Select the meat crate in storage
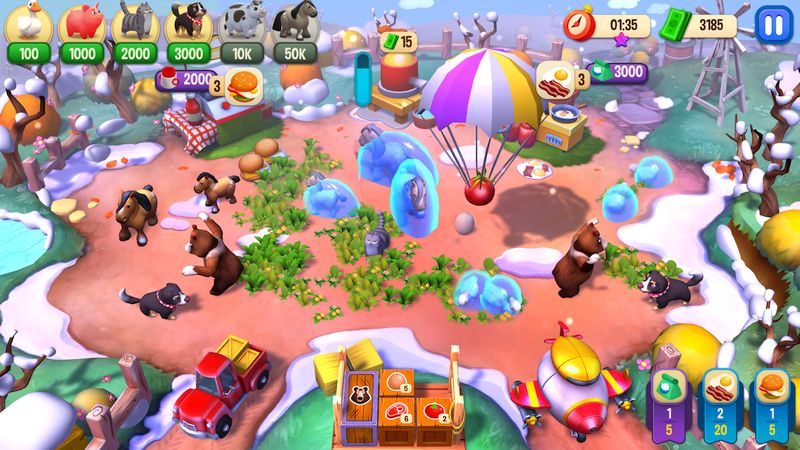800x450 pixels. coord(397,413)
